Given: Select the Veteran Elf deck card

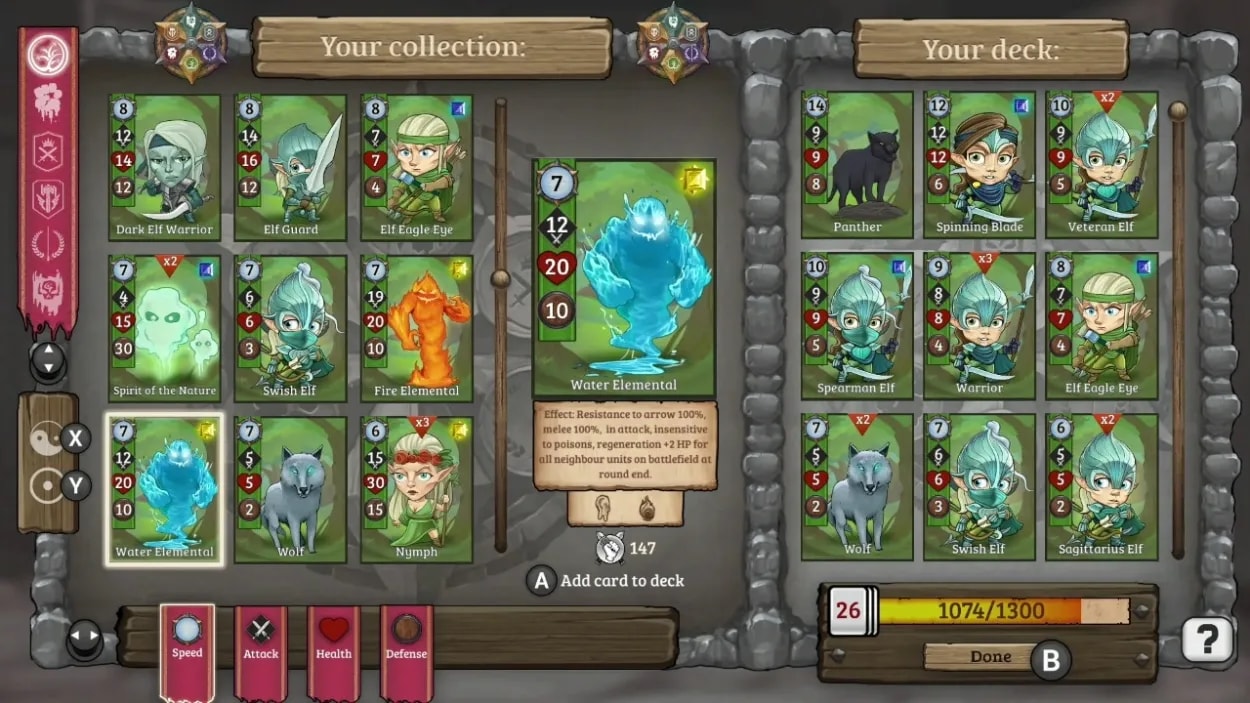Looking at the screenshot, I should coord(1102,164).
